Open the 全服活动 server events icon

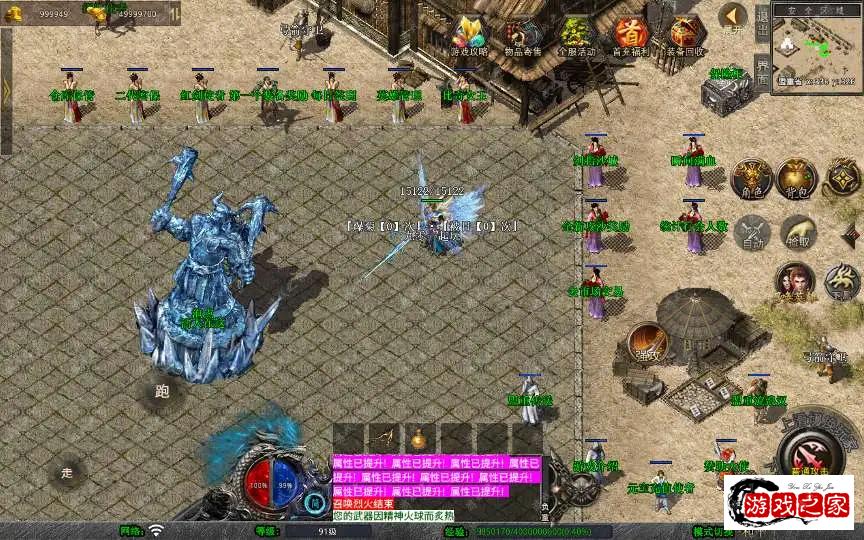[577, 36]
